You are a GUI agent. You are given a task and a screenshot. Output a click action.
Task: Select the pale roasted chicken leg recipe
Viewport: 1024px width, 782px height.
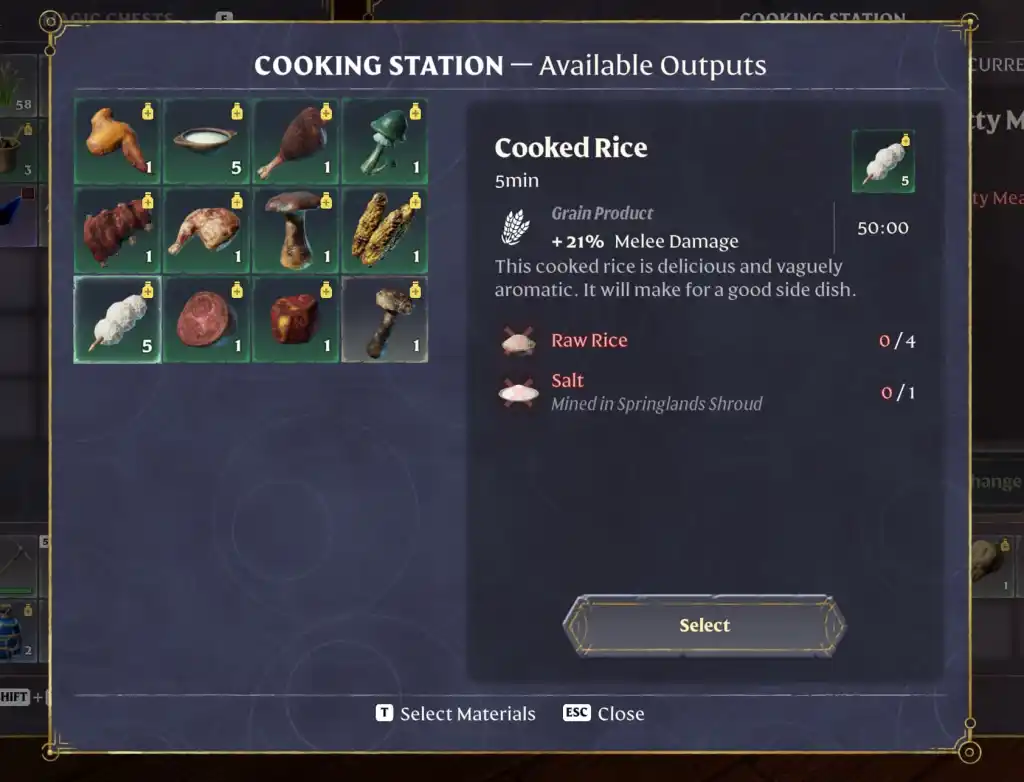click(x=206, y=231)
